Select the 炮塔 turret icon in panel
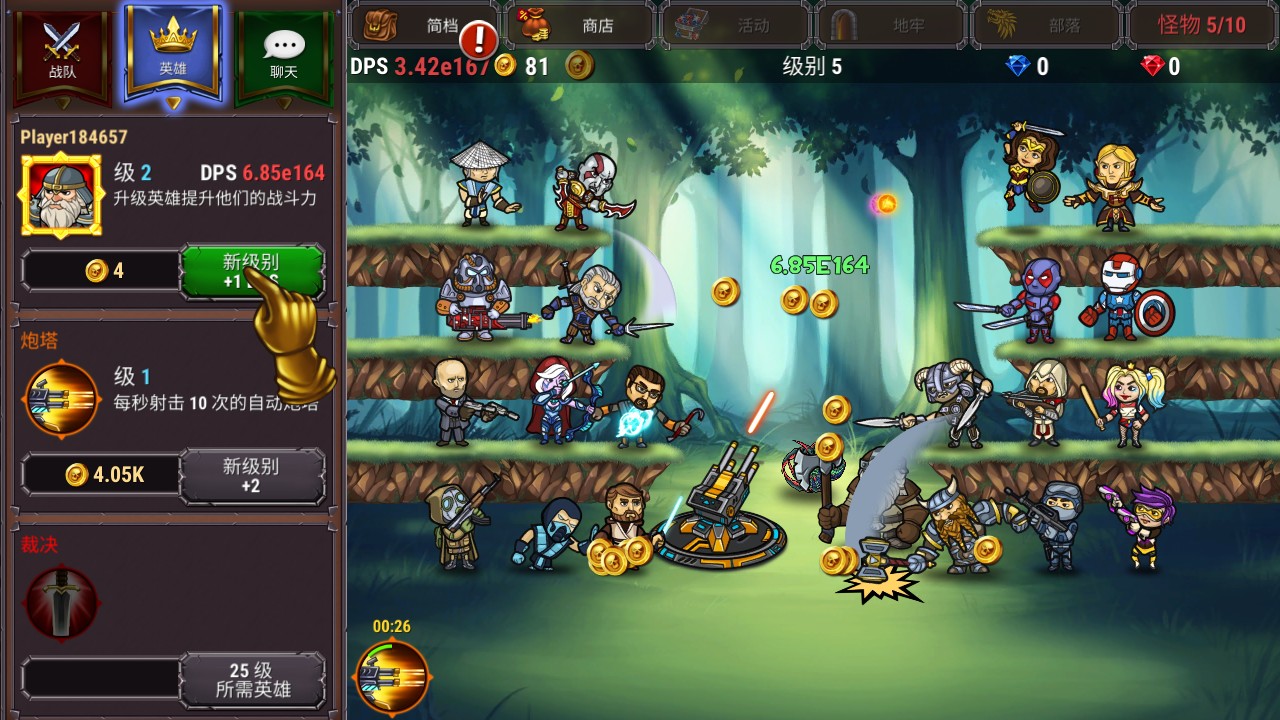This screenshot has width=1280, height=720. 62,400
